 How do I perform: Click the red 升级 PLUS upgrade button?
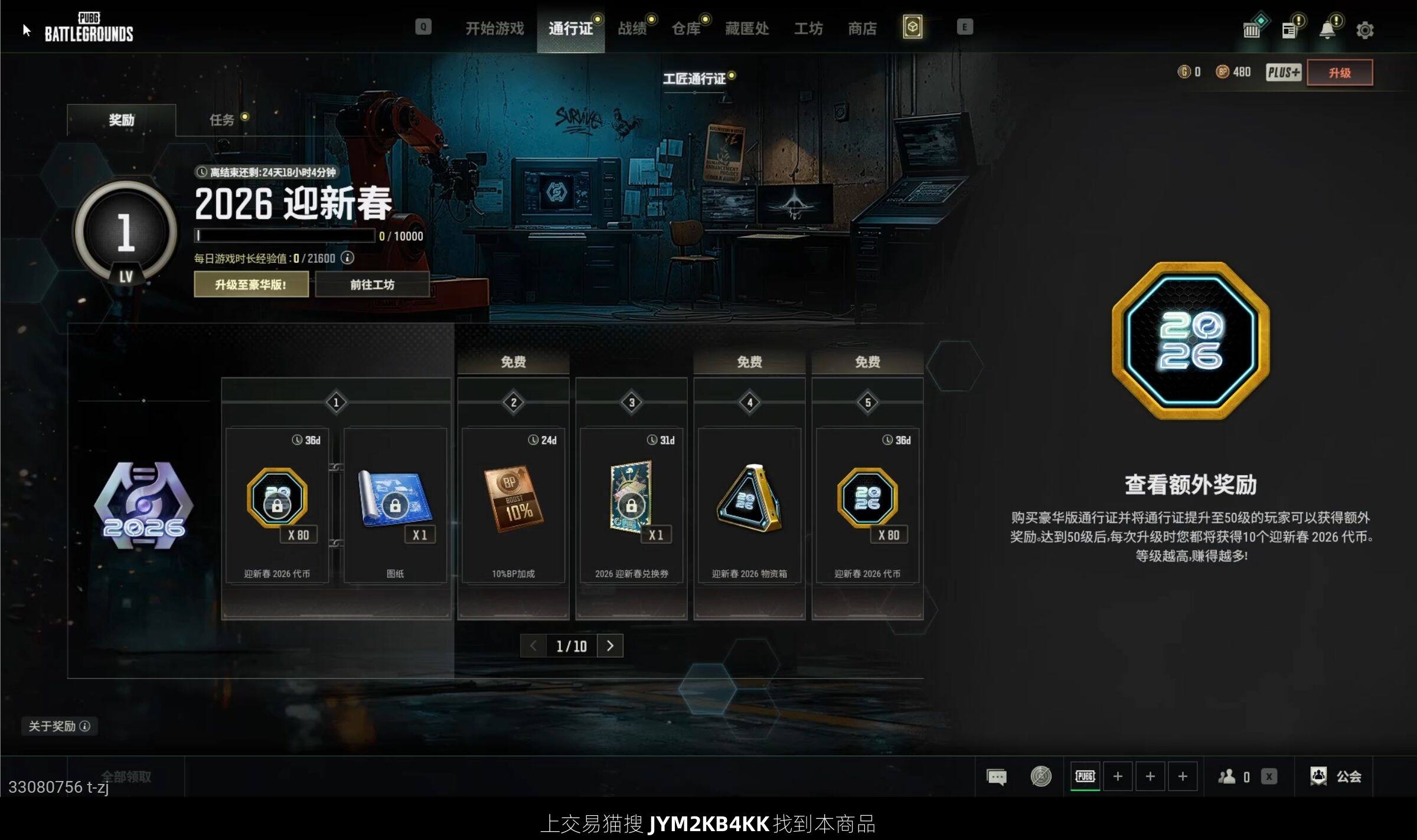tap(1339, 73)
